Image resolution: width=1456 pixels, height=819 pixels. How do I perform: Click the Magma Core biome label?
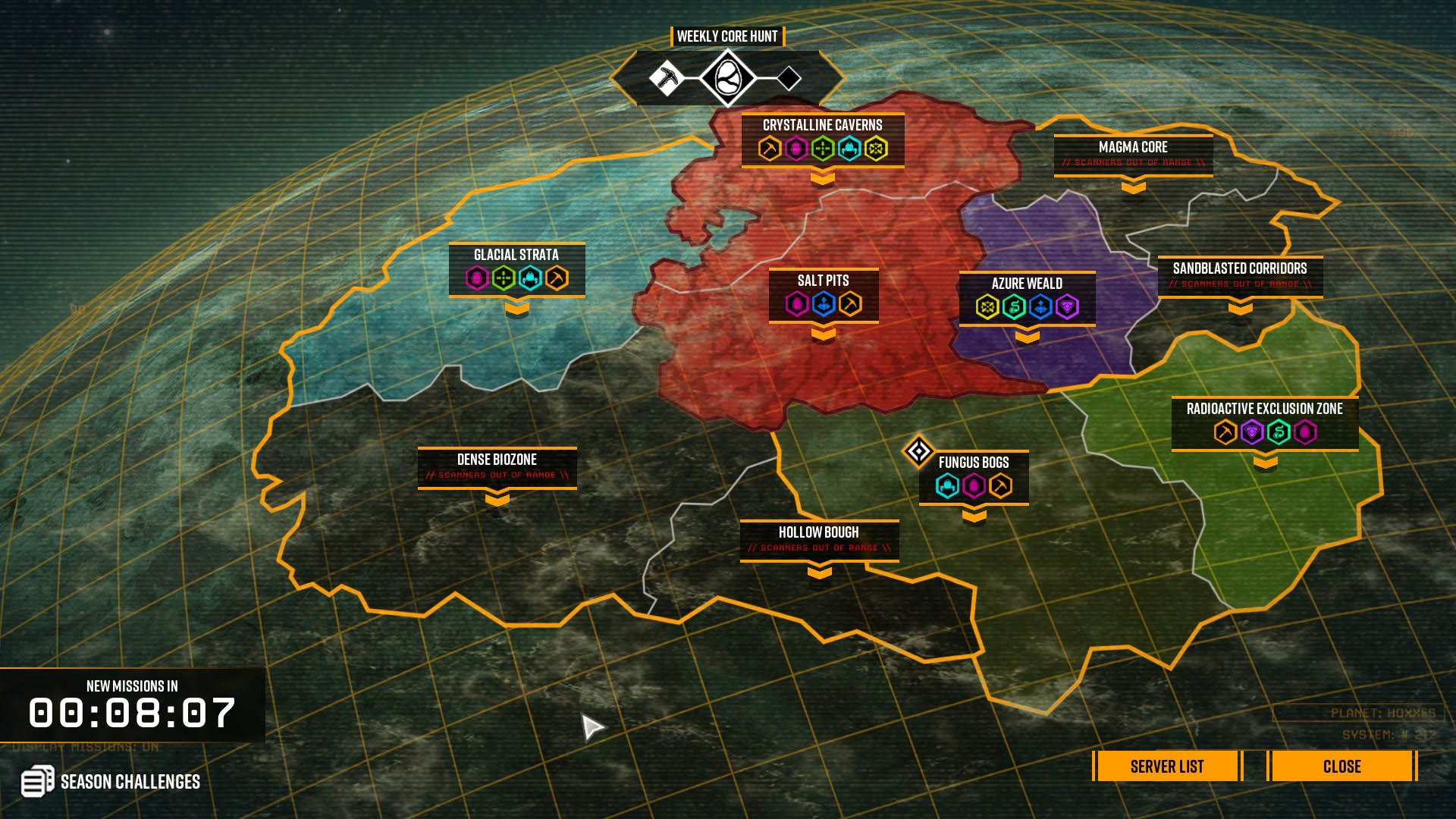1133,147
